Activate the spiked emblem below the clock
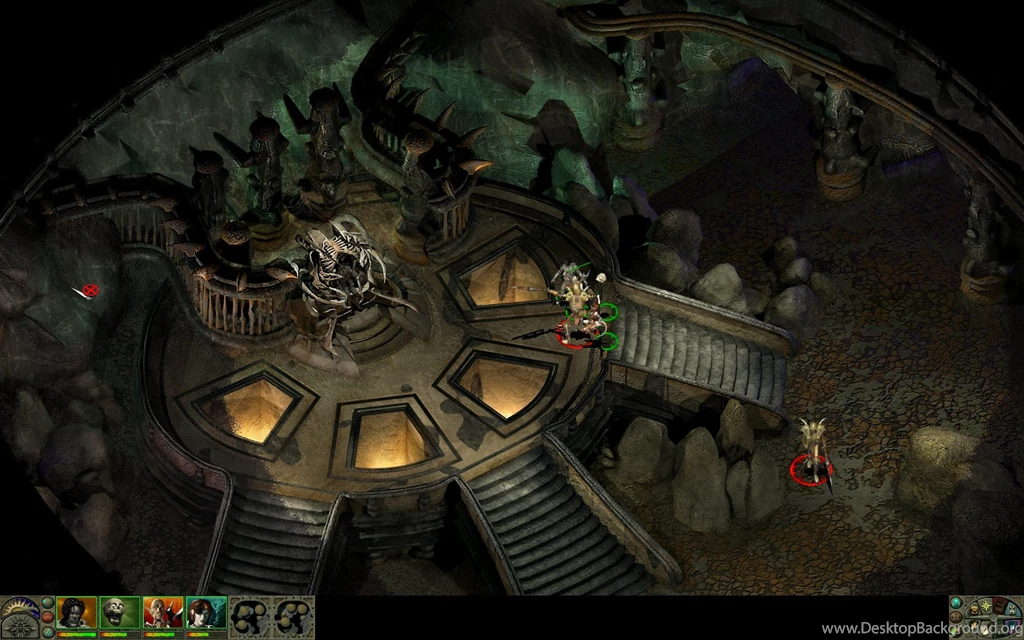1024x640 pixels. (x=20, y=627)
